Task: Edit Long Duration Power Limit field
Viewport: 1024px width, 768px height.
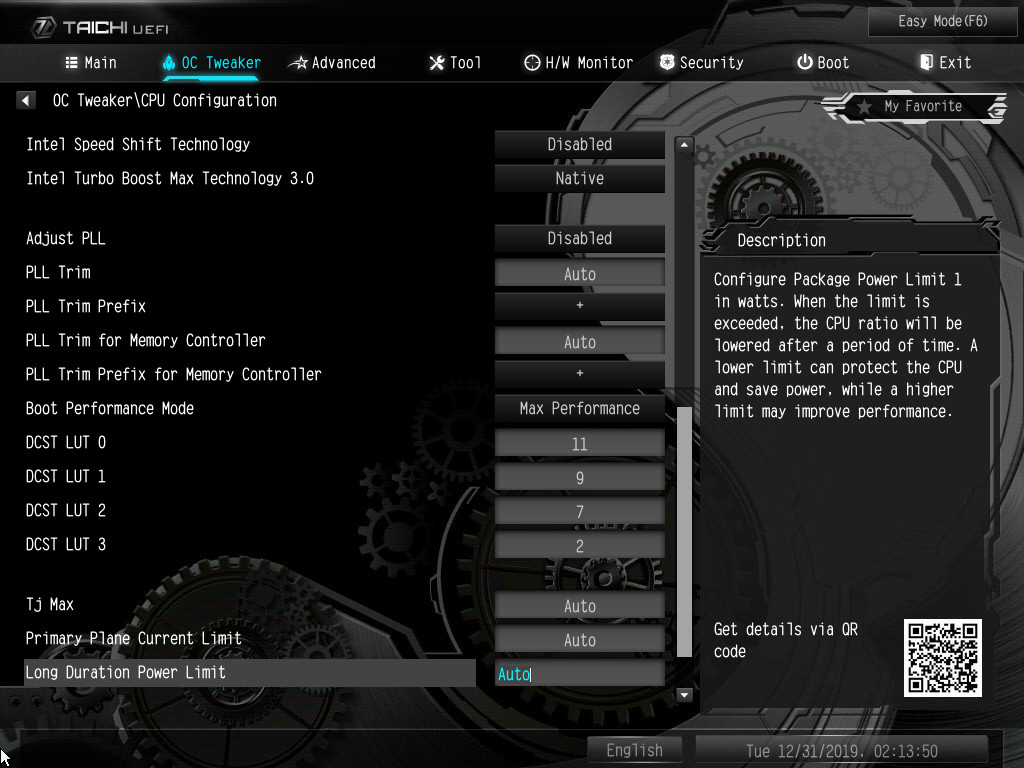Action: (579, 674)
